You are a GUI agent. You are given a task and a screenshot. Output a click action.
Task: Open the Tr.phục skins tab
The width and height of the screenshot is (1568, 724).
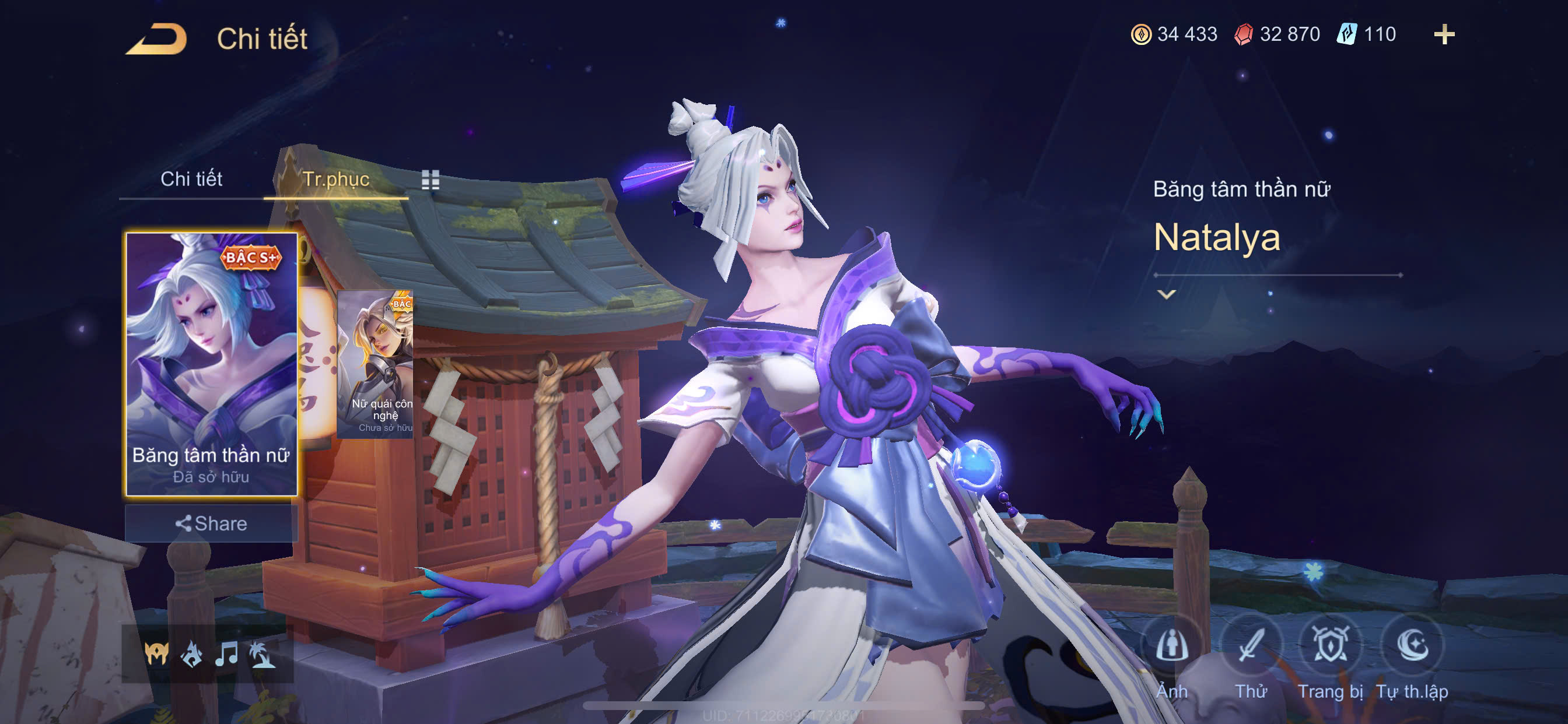click(335, 179)
